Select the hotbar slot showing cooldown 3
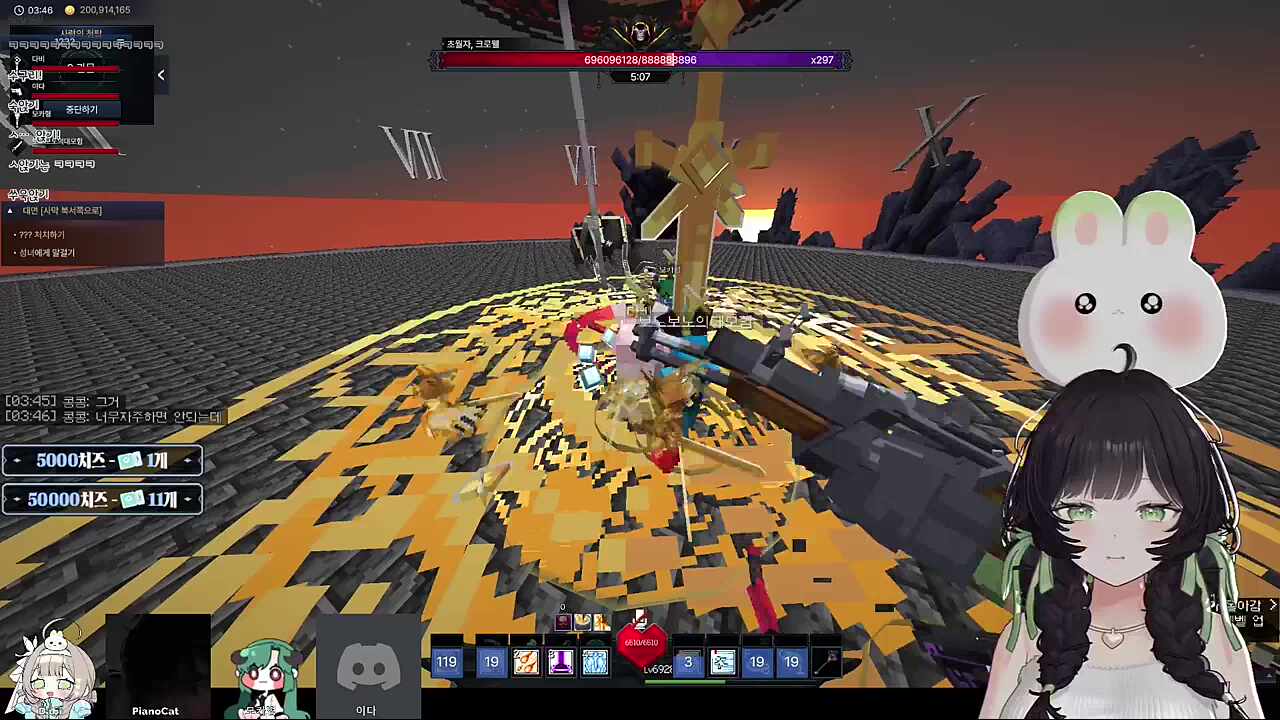1280x720 pixels. (688, 662)
